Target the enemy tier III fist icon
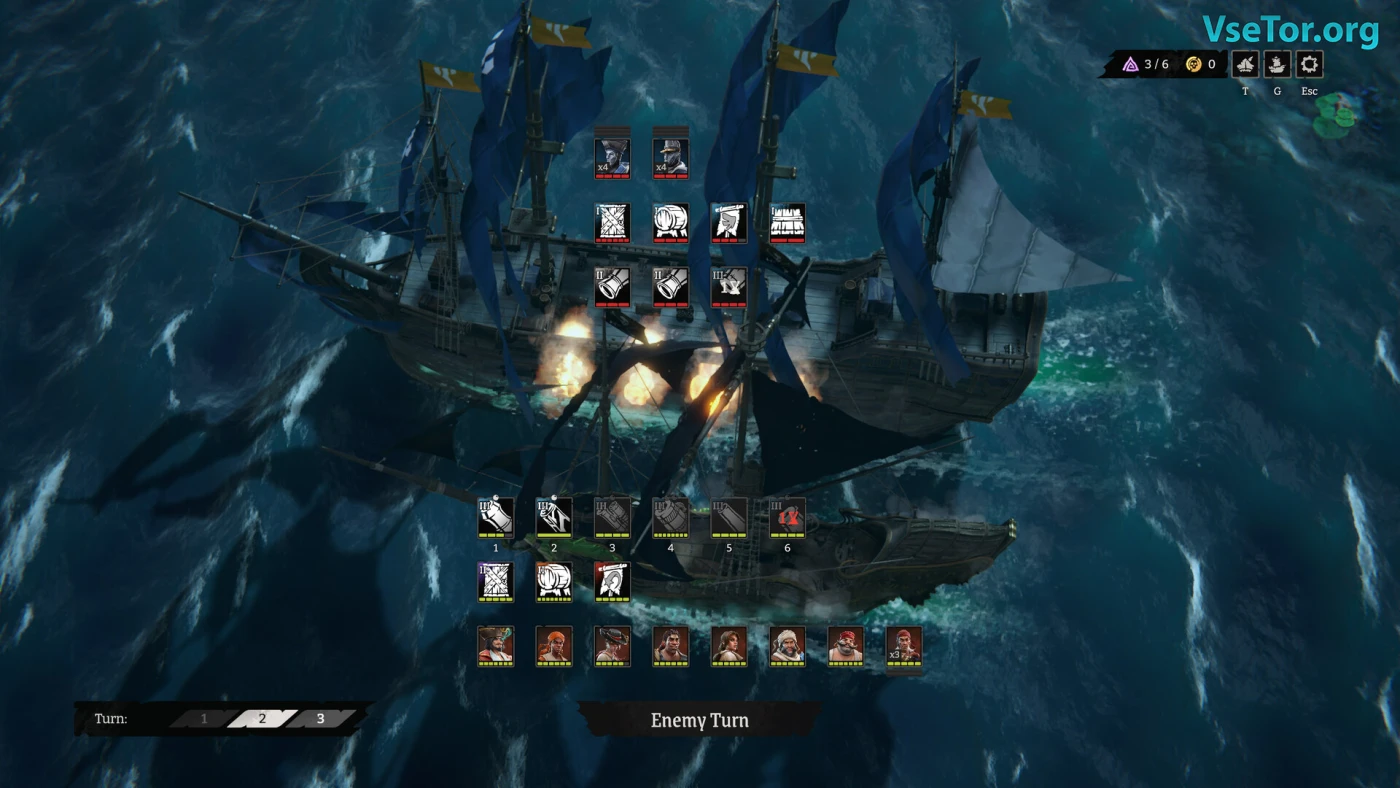The image size is (1400, 788). [x=729, y=286]
